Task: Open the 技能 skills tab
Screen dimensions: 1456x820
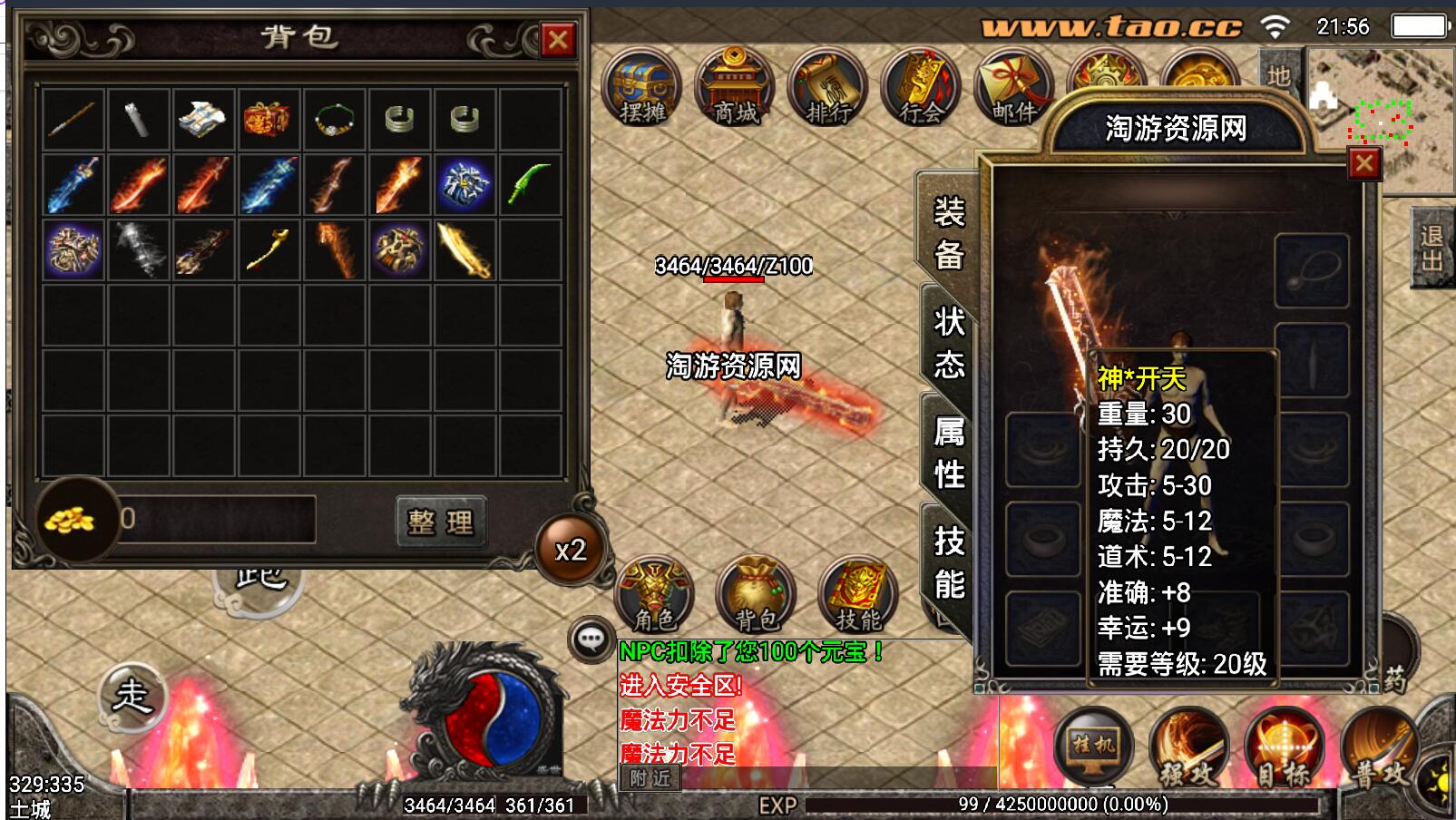Action: [949, 562]
